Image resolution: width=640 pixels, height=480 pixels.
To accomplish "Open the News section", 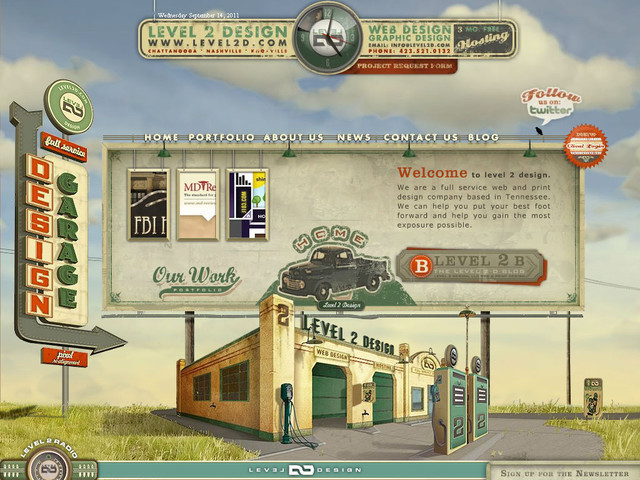I will click(x=354, y=137).
